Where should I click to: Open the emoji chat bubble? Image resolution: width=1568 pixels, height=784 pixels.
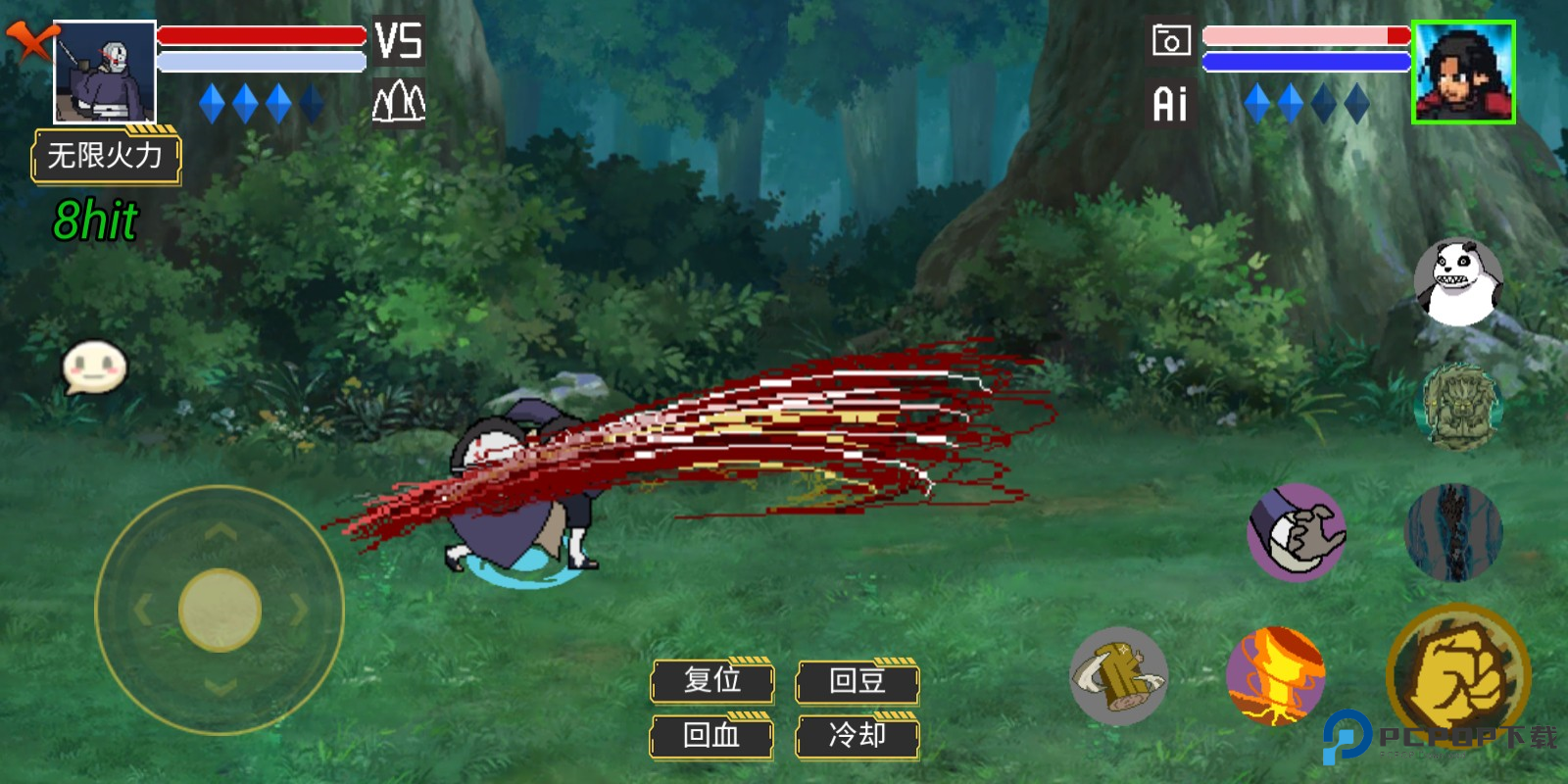(94, 367)
